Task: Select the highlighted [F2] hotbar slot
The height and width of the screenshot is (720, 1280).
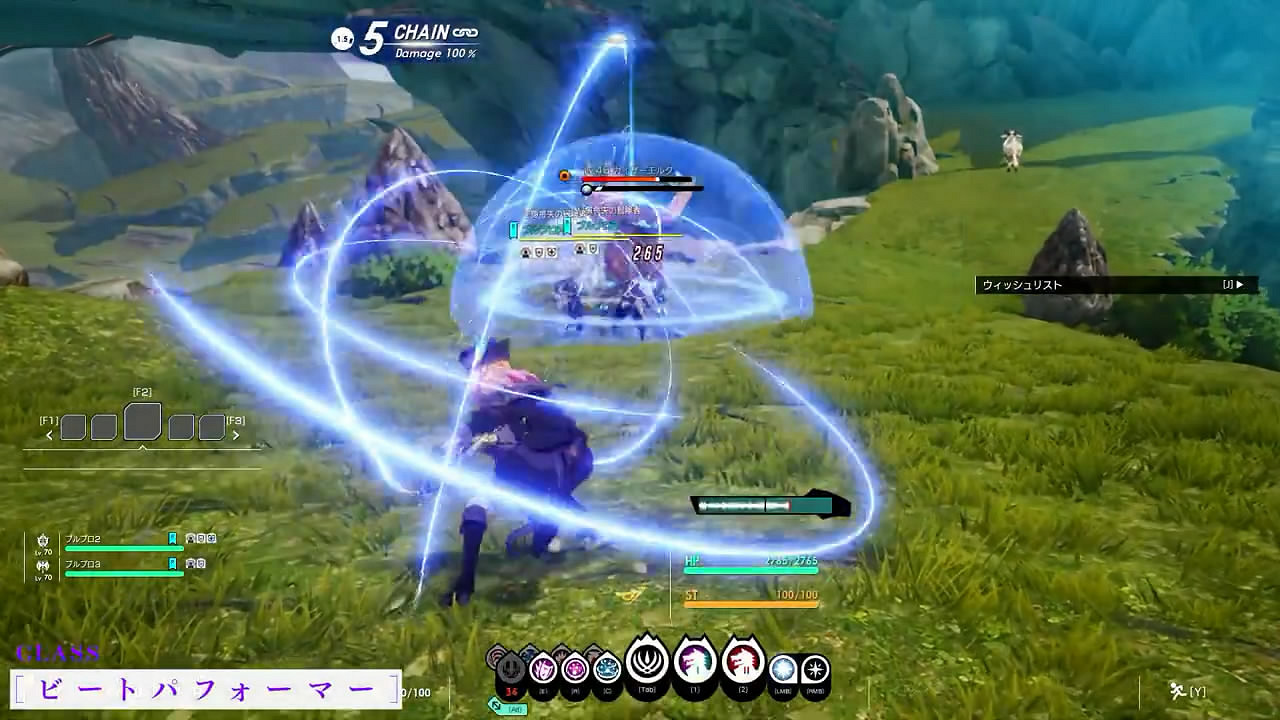Action: point(141,421)
